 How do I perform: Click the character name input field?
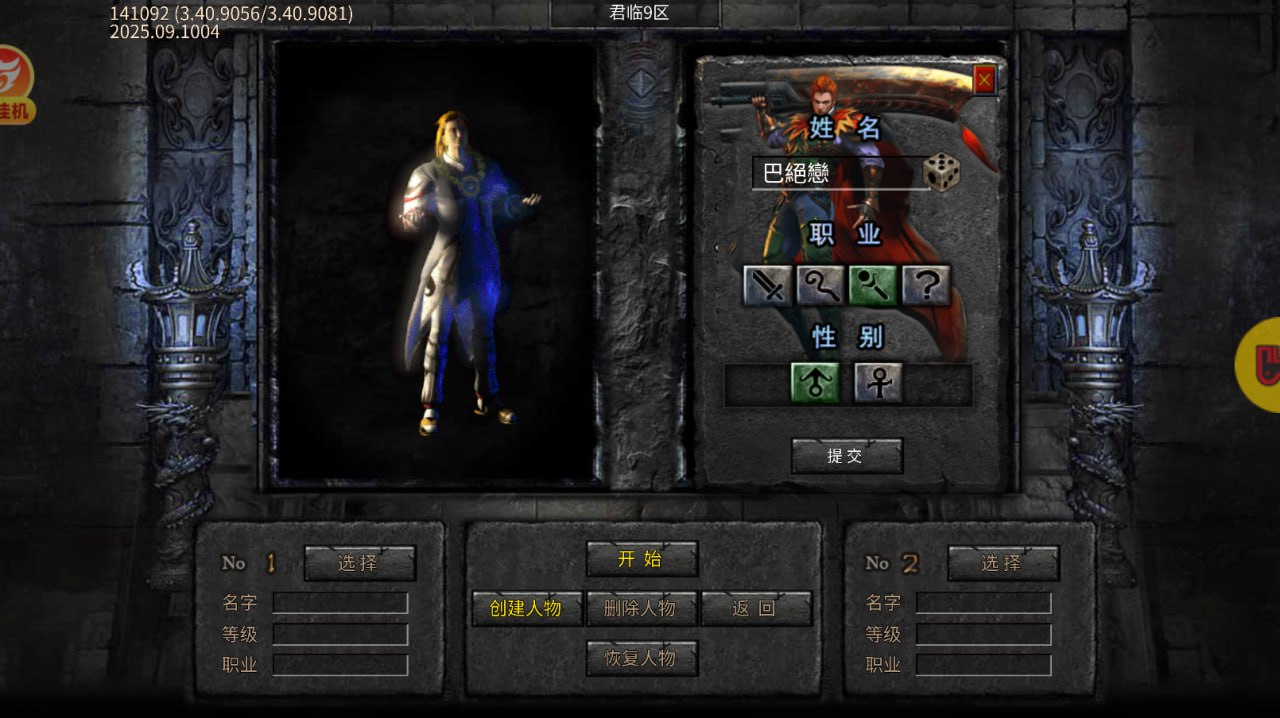[x=838, y=173]
